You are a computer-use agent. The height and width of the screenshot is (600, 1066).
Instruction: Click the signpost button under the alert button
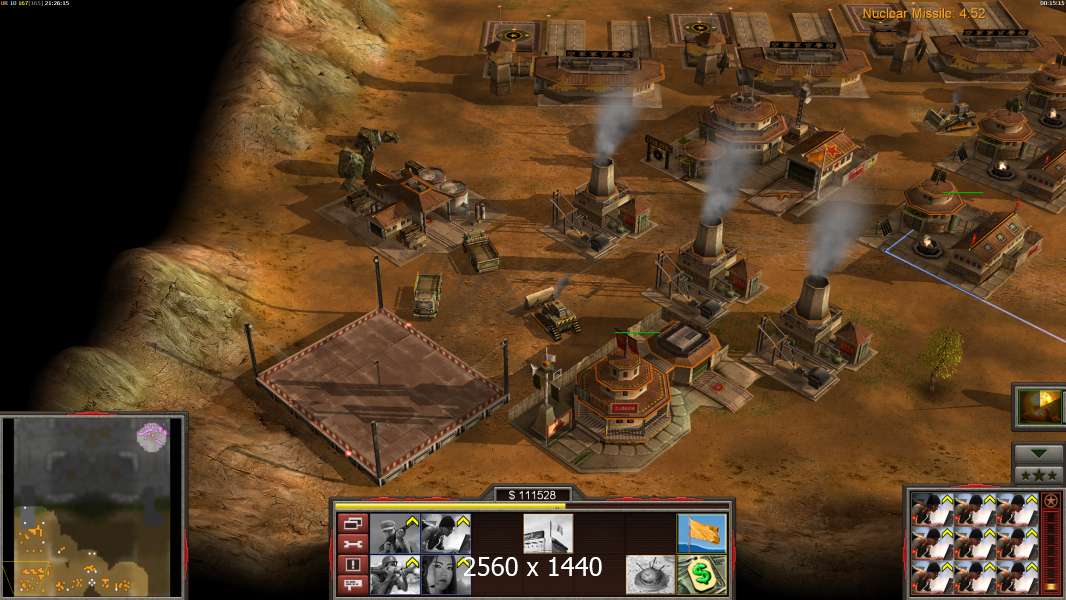coord(352,584)
